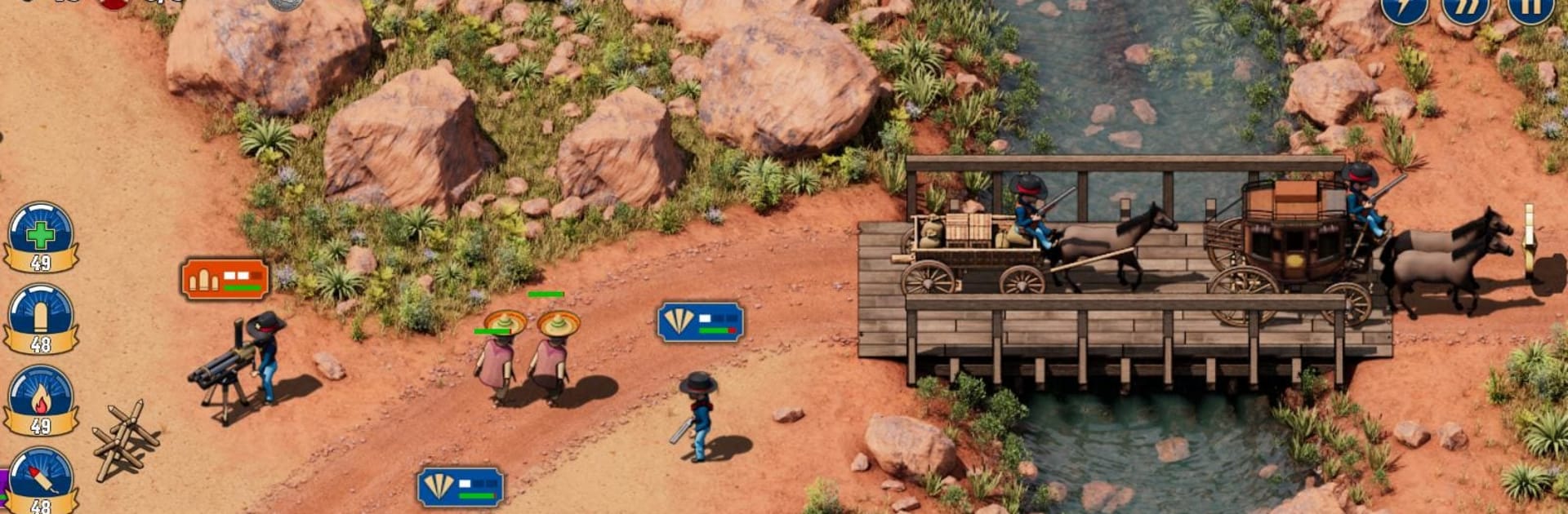
Task: Toggle fast-forward game speed
Action: click(1465, 8)
